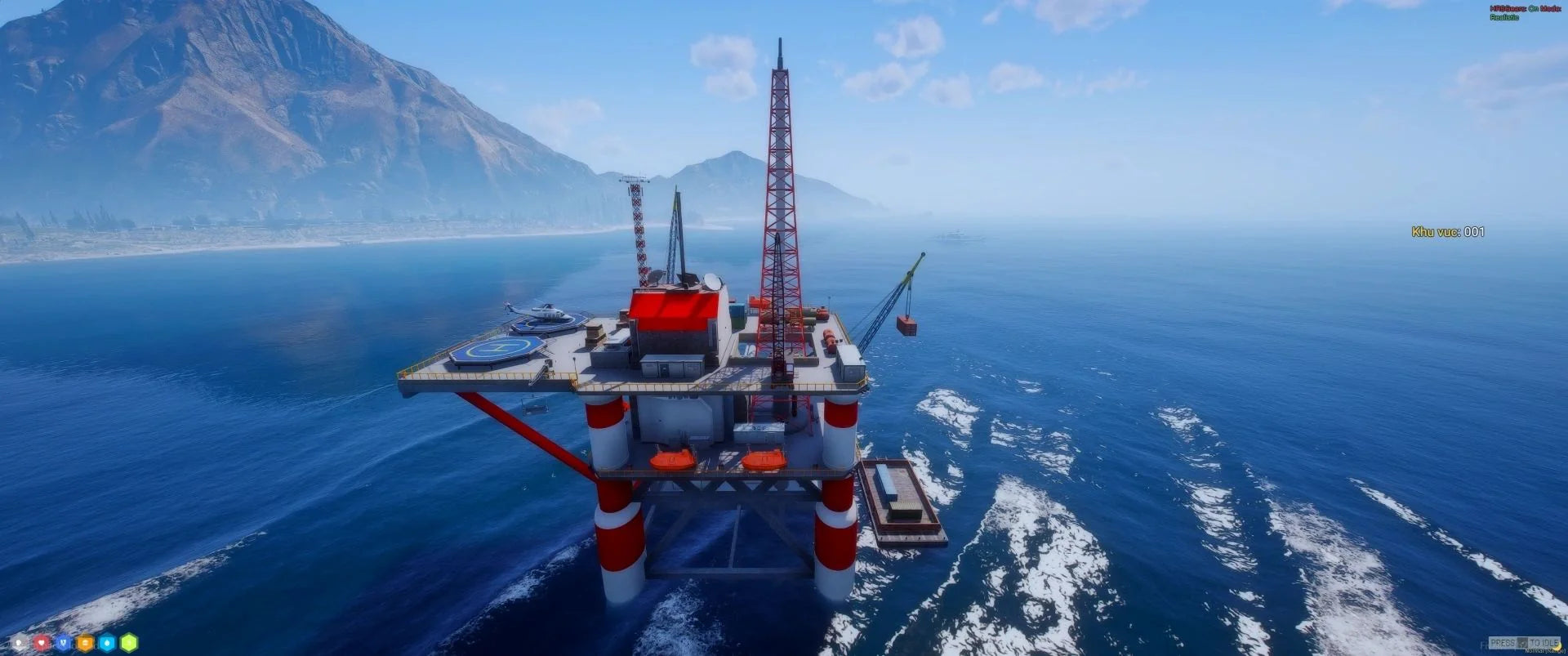Click the light blue thirst hexagon
This screenshot has height=656, width=1568.
107,643
